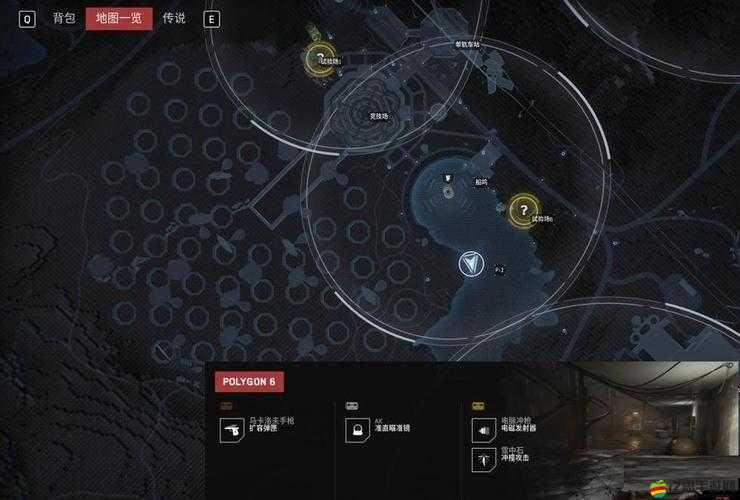The height and width of the screenshot is (500, 740).
Task: Select the 竞技场 arena location label
Action: (x=379, y=117)
